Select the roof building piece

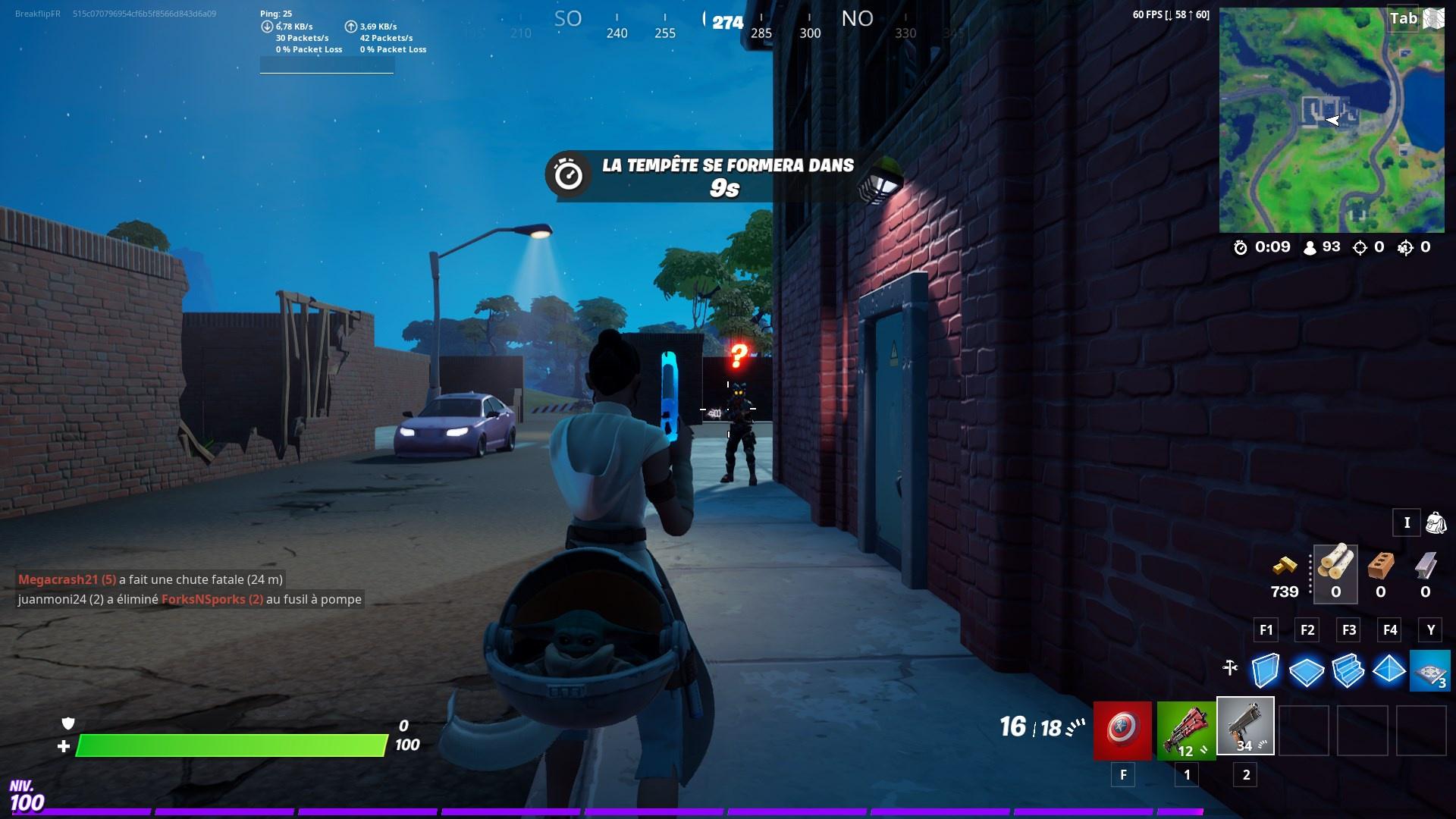pyautogui.click(x=1389, y=670)
